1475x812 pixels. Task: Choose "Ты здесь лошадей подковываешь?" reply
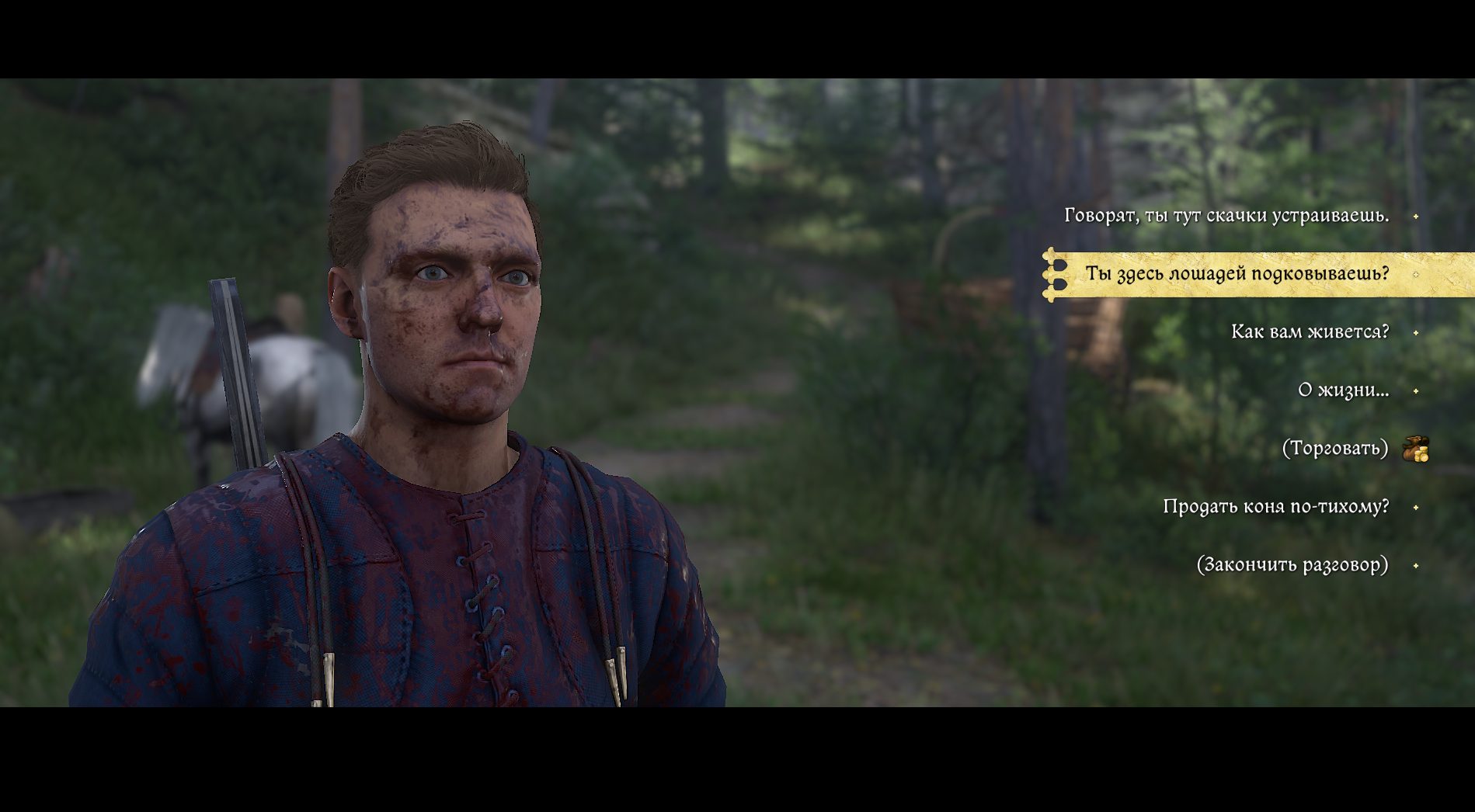coord(1237,274)
